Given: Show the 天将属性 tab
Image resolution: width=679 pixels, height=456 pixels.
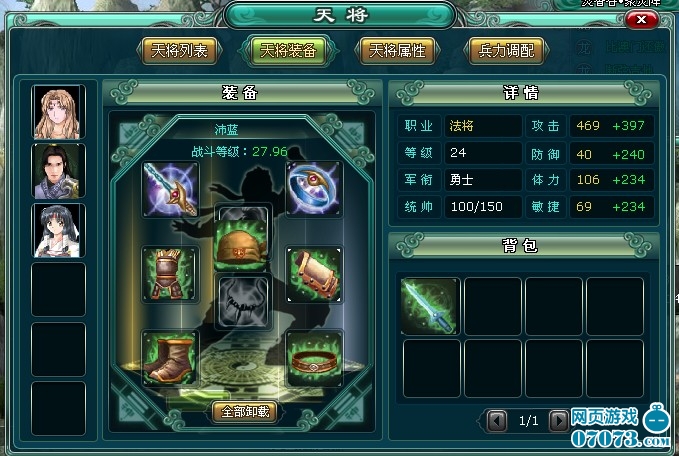Looking at the screenshot, I should coord(396,50).
